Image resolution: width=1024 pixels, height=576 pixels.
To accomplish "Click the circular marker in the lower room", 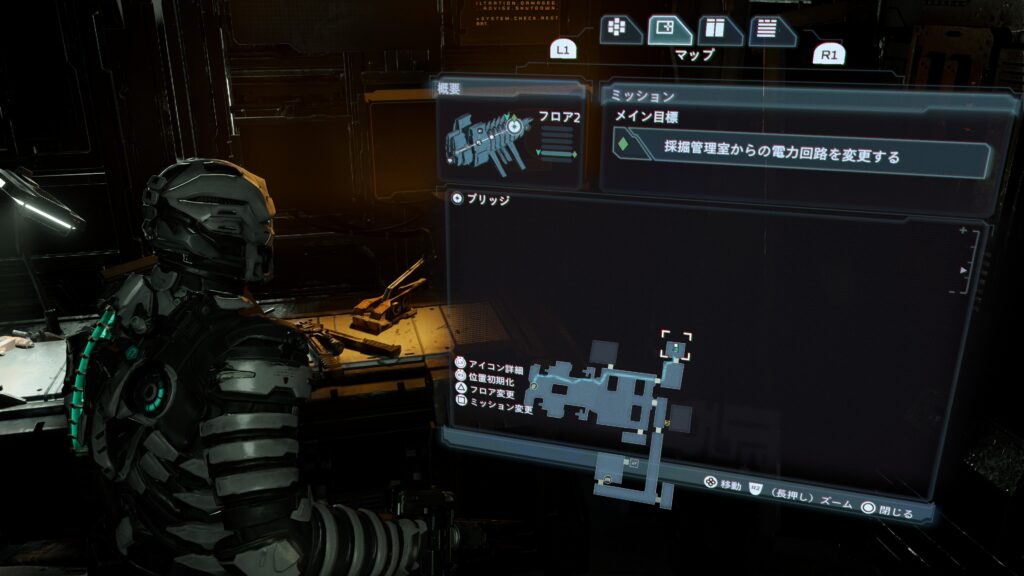I will tap(609, 481).
